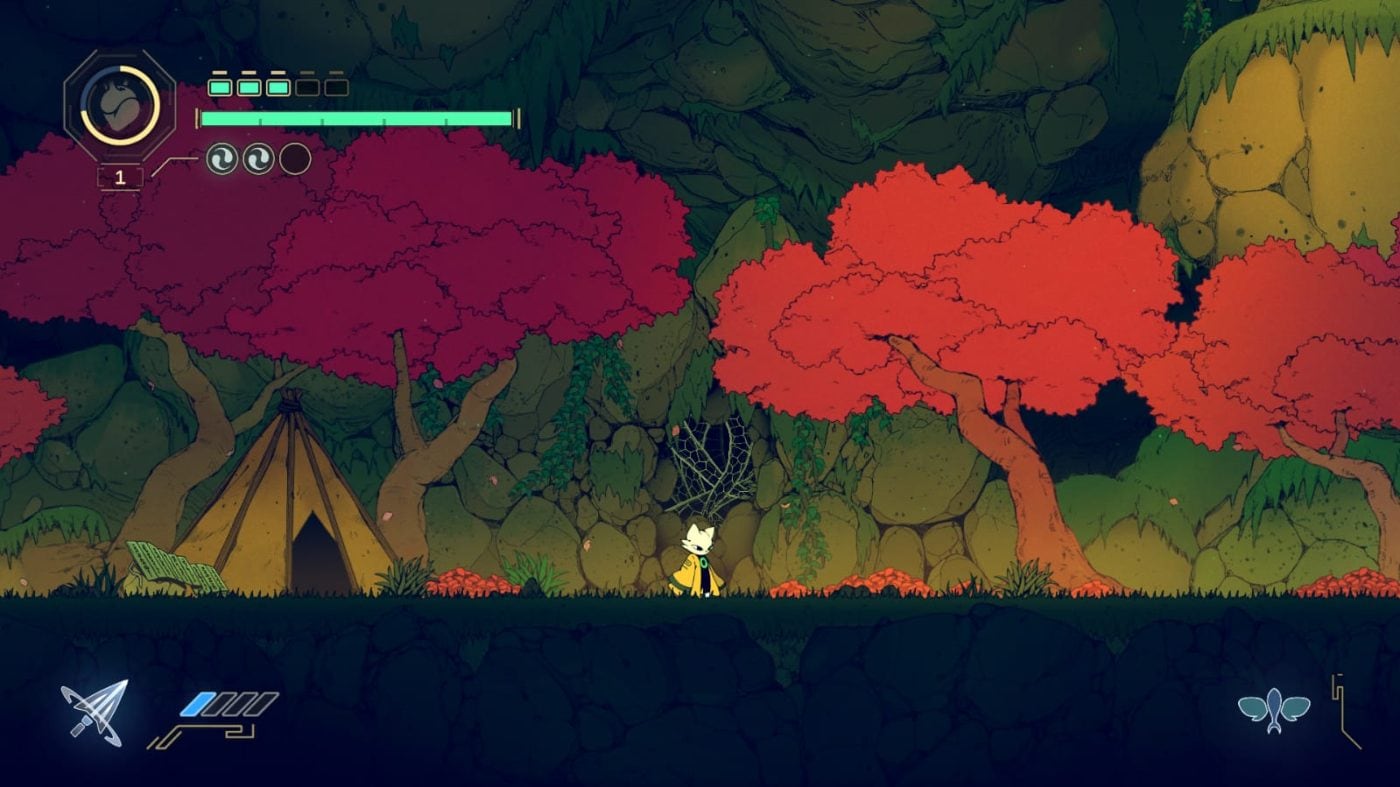Viewport: 1400px width, 787px height.
Task: Click the octagonal character portrait icon
Action: pos(120,105)
